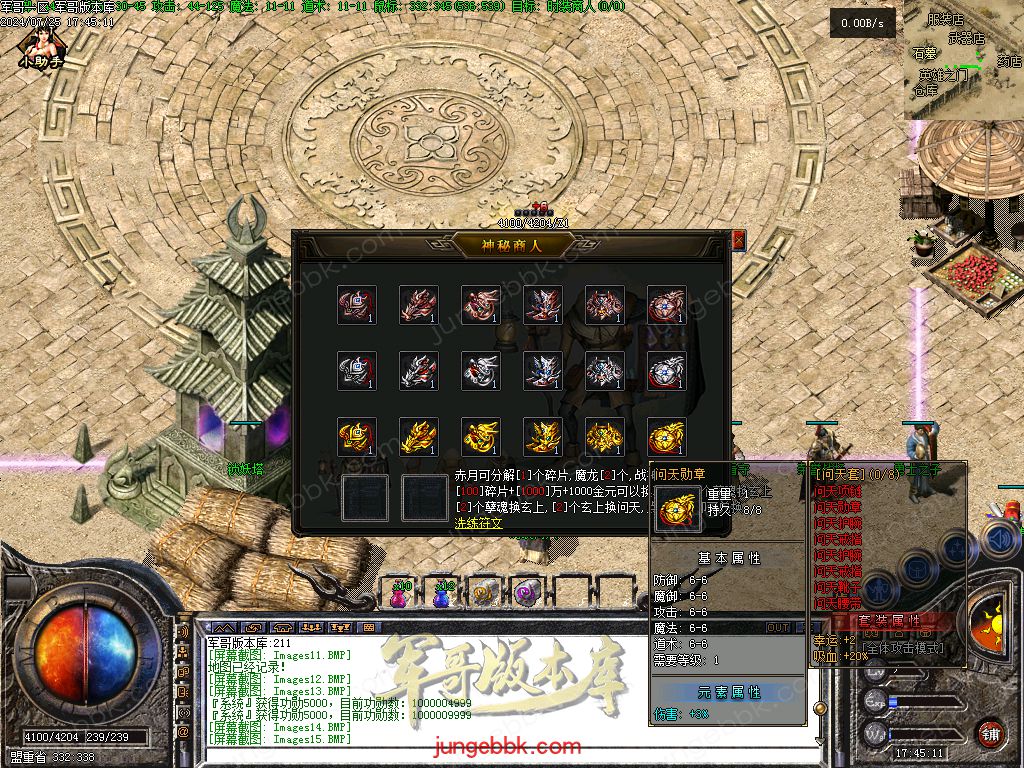Pick the gold helmet in the bottom row
The image size is (1024, 768).
(357, 436)
